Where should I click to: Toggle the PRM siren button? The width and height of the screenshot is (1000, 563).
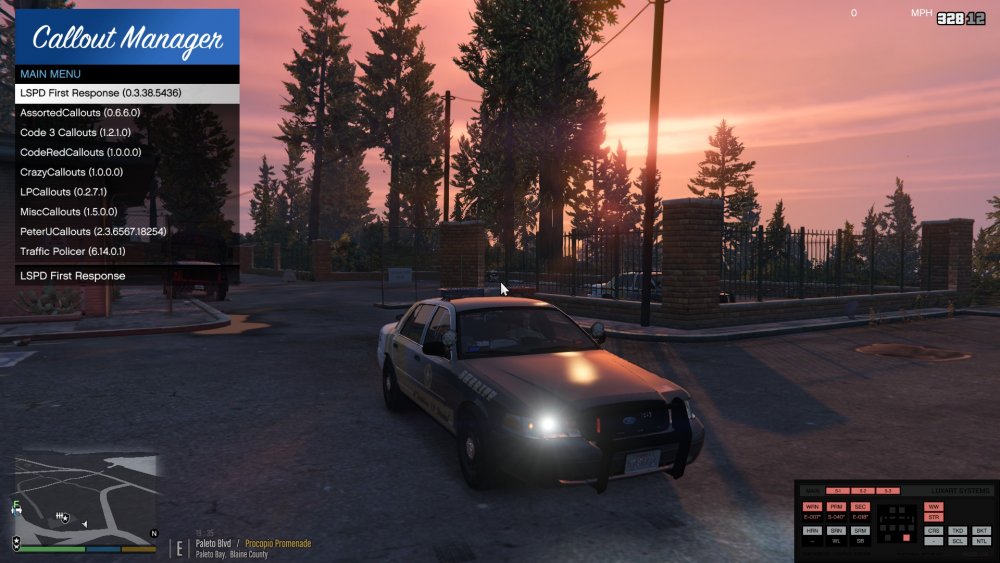836,507
